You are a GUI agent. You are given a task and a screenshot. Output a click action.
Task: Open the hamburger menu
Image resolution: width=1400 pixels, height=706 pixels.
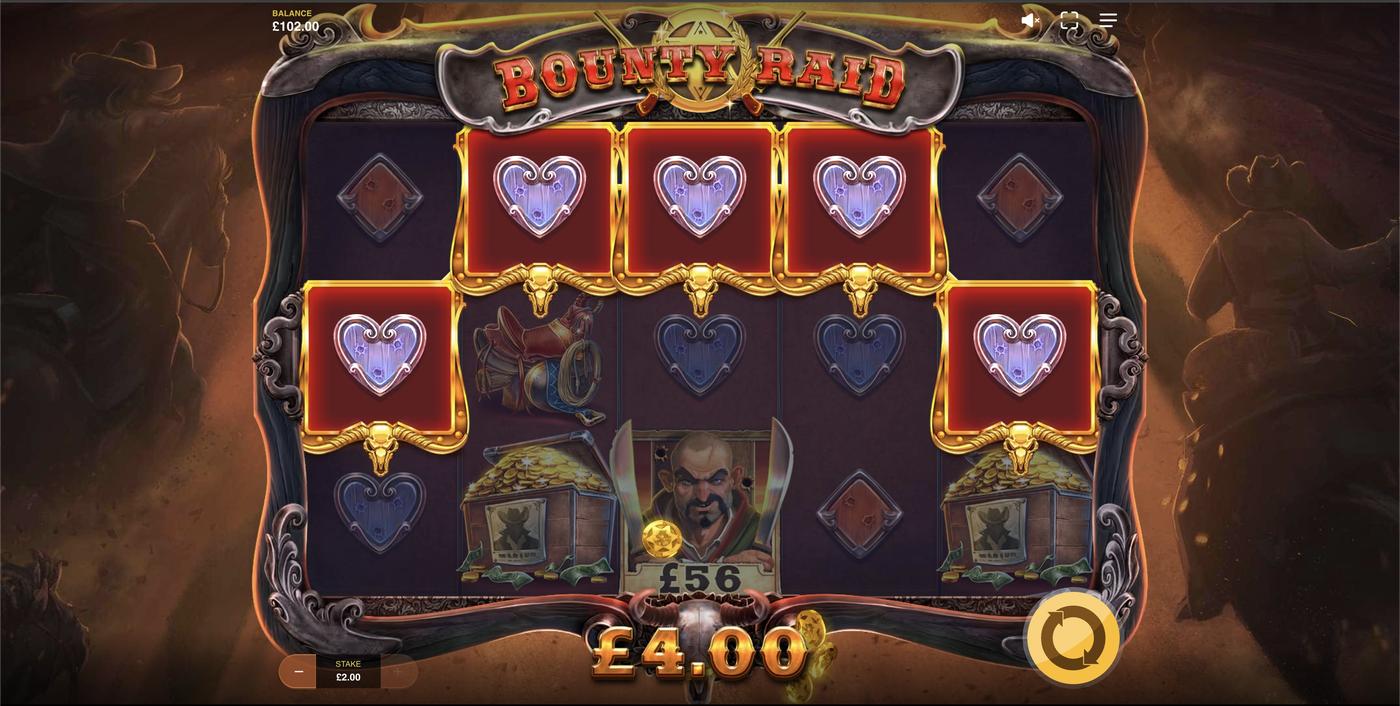[1108, 20]
